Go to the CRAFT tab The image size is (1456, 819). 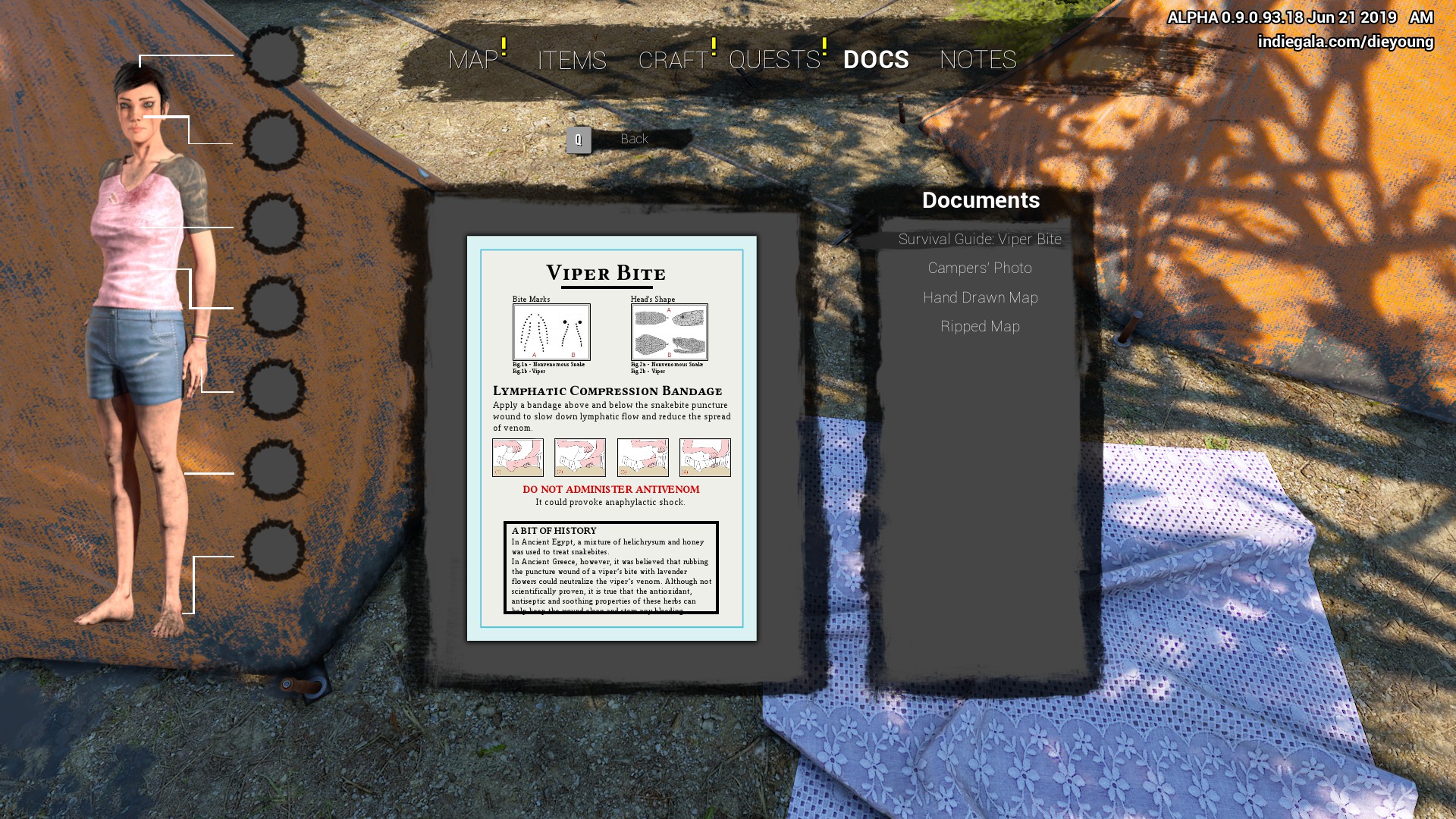[673, 60]
